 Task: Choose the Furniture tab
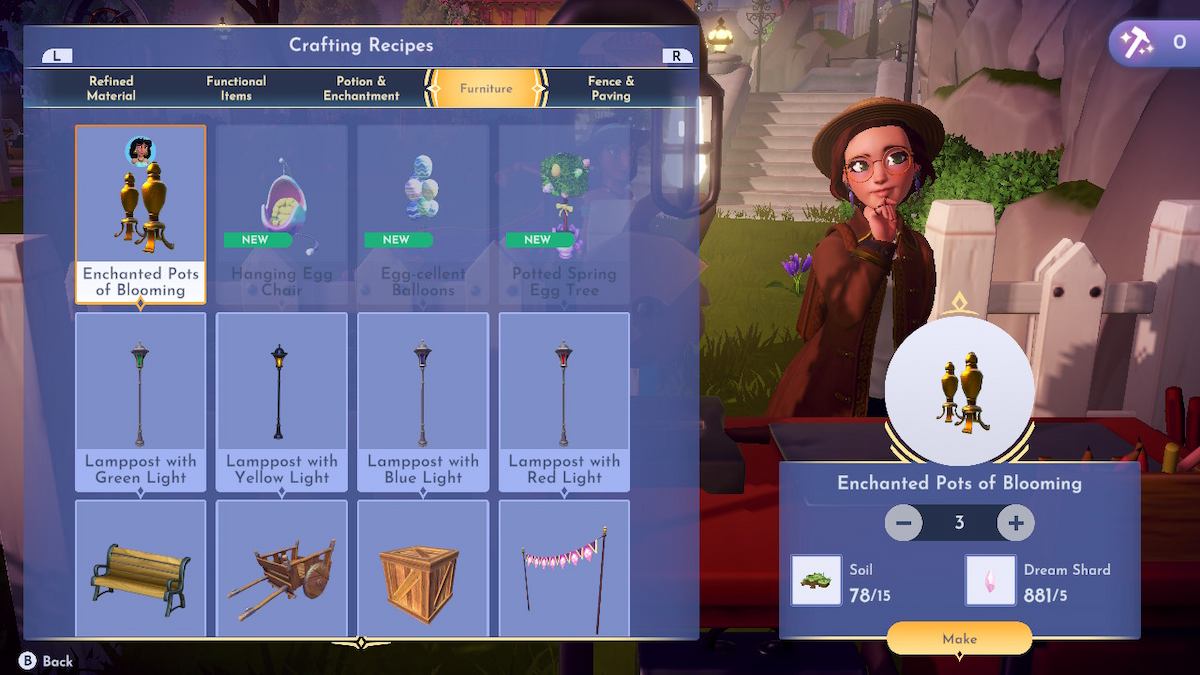pos(486,88)
